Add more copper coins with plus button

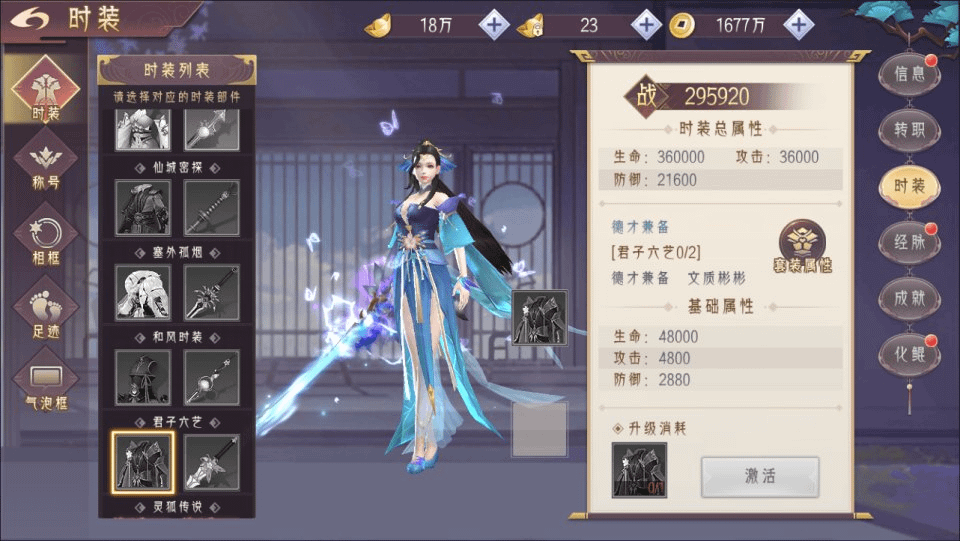(x=798, y=25)
